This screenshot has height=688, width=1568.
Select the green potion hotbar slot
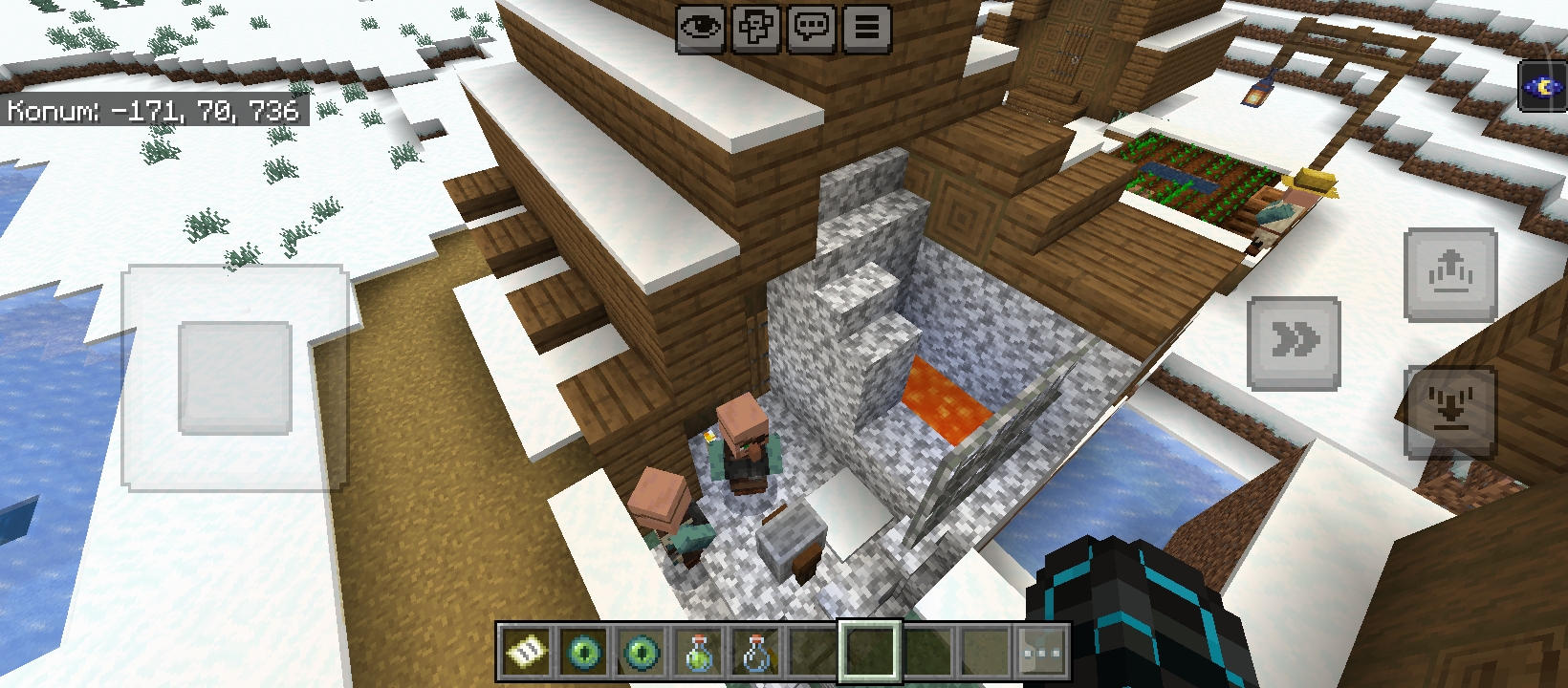click(x=699, y=653)
